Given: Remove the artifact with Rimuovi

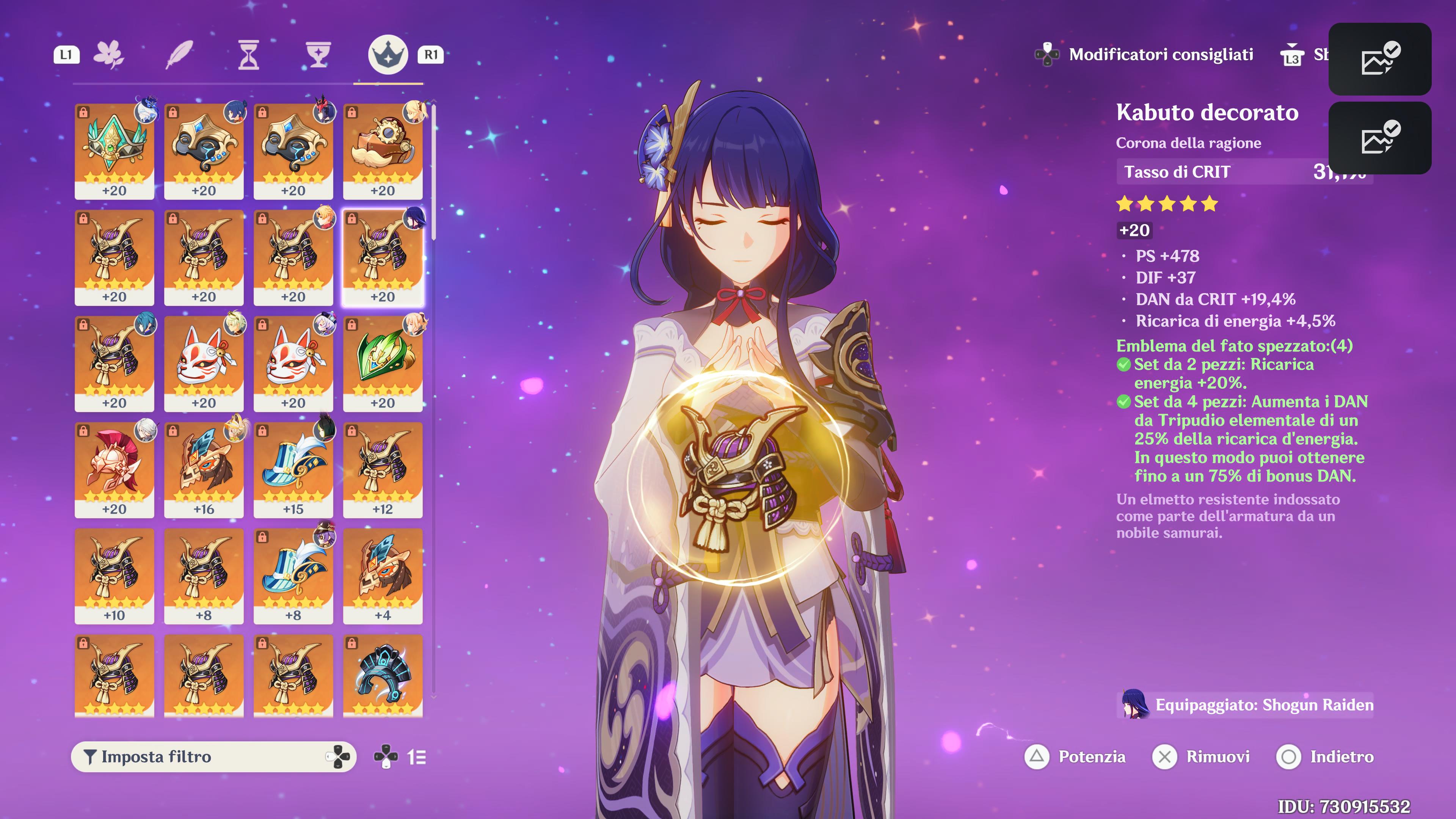Looking at the screenshot, I should click(1202, 757).
